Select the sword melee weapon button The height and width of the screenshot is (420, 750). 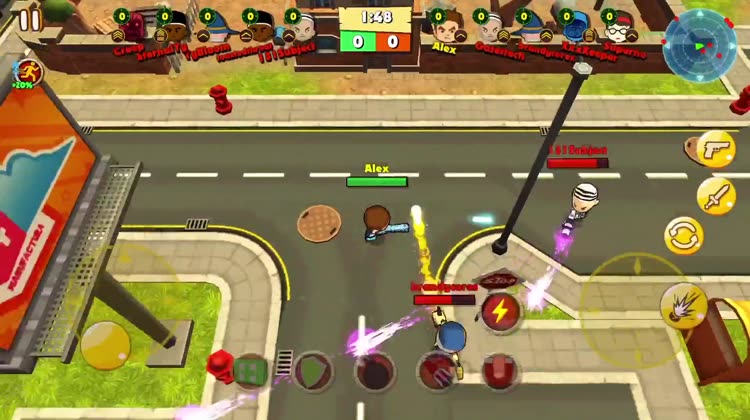(716, 194)
